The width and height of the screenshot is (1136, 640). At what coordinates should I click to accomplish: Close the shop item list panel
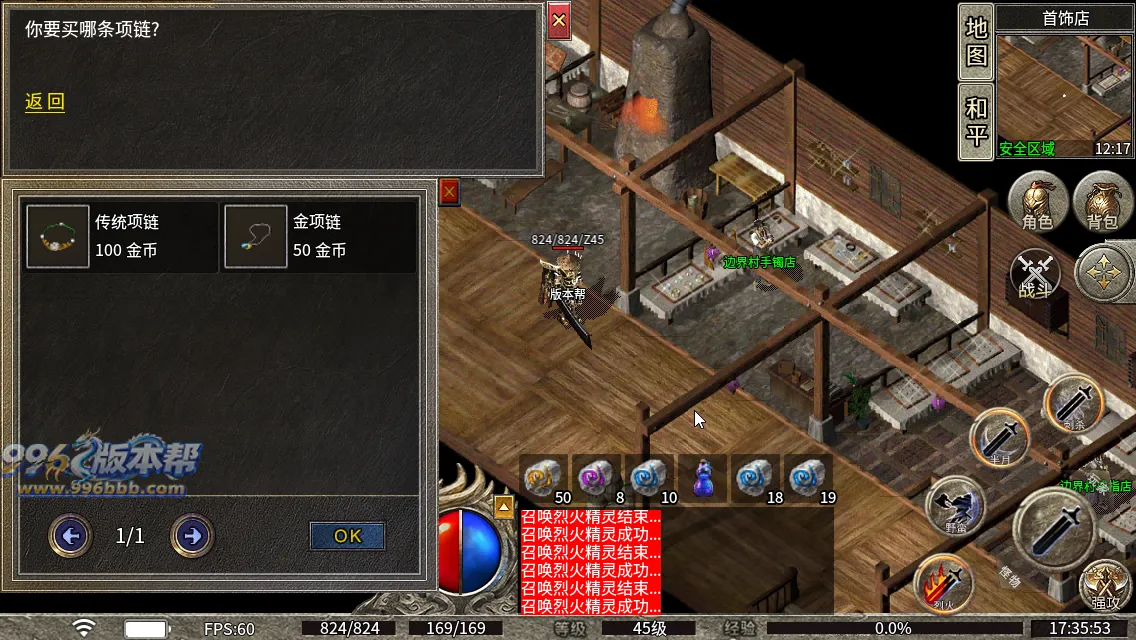tap(449, 192)
